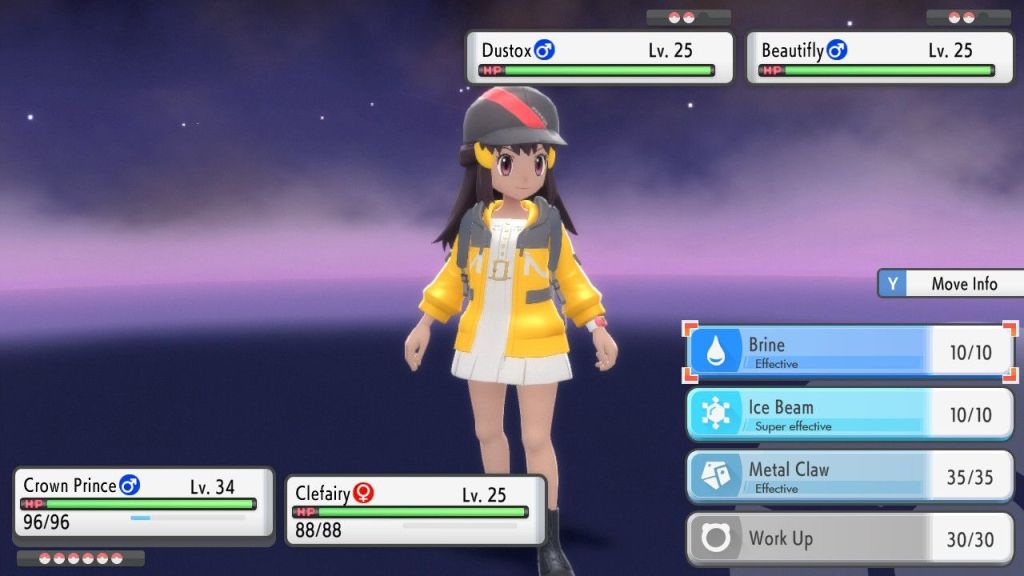Screen dimensions: 1024x576
Task: Click the Crown Prince status panel
Action: [144, 503]
